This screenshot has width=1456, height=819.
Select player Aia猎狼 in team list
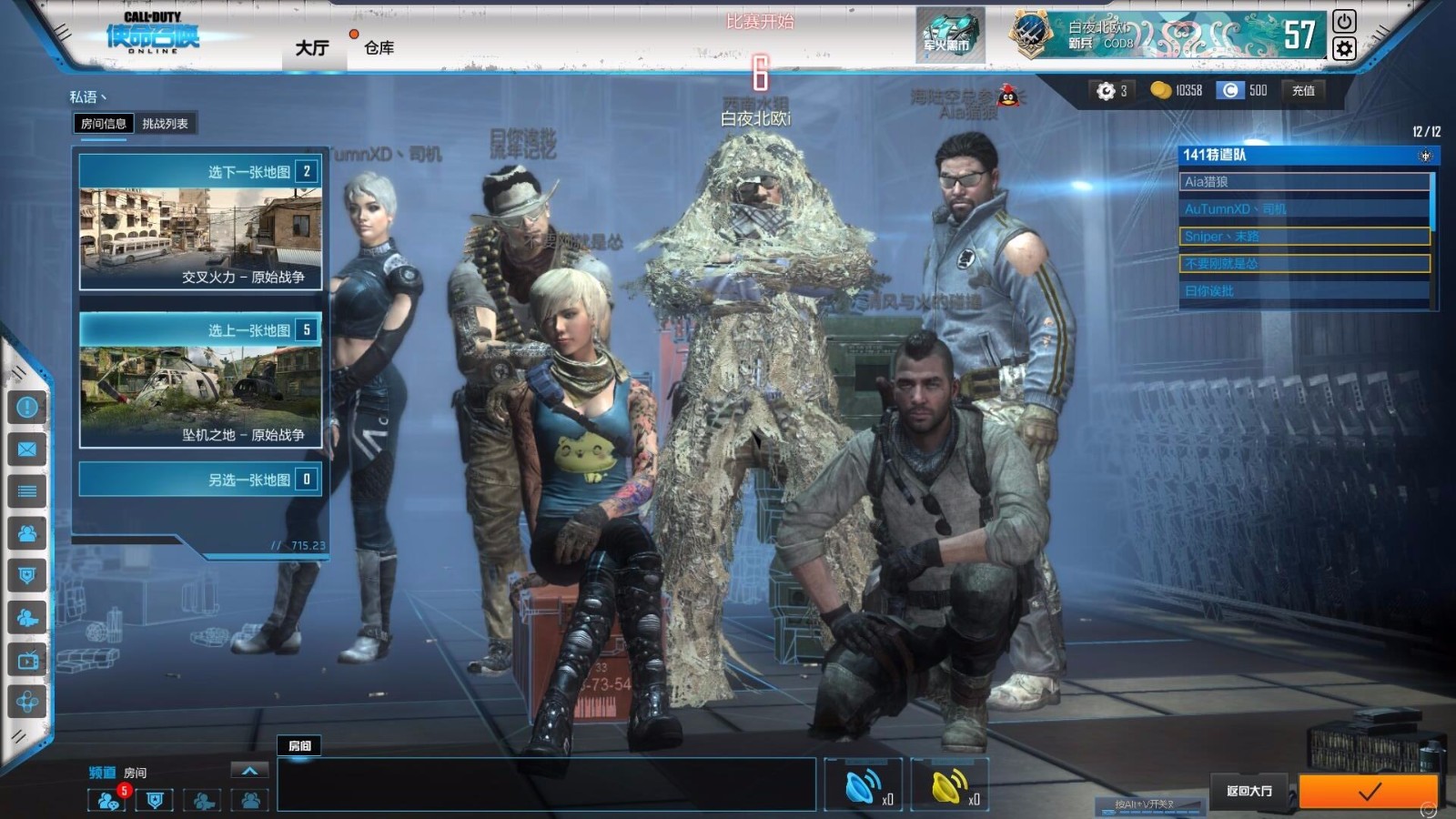click(x=1303, y=182)
